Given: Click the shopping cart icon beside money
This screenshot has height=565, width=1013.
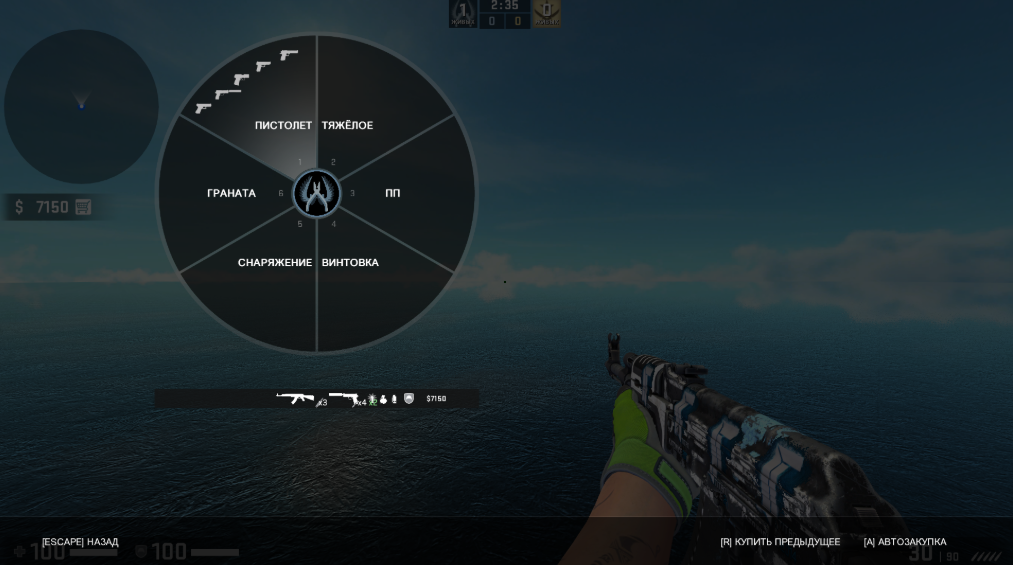Looking at the screenshot, I should (83, 207).
